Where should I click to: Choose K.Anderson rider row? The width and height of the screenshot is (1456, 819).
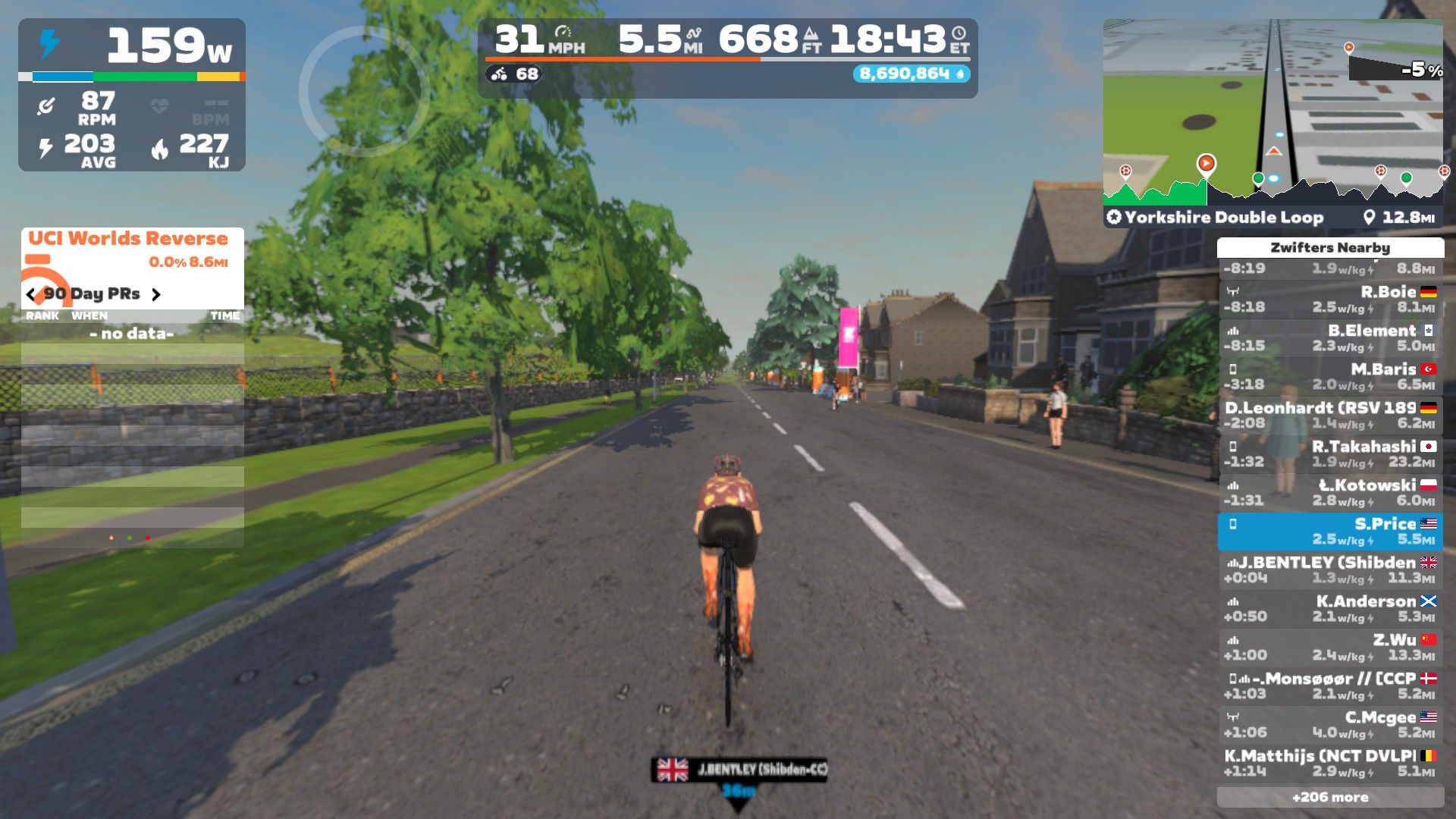tap(1330, 609)
